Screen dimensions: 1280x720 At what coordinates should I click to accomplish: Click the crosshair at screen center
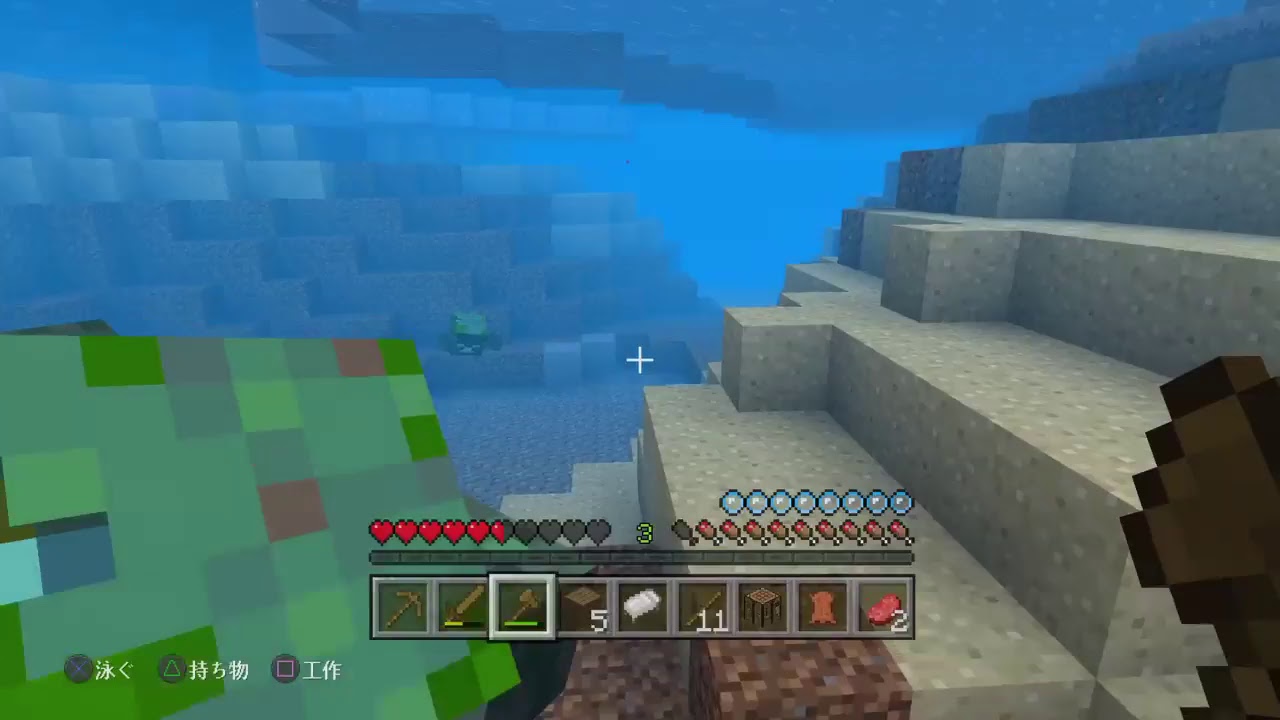point(640,360)
